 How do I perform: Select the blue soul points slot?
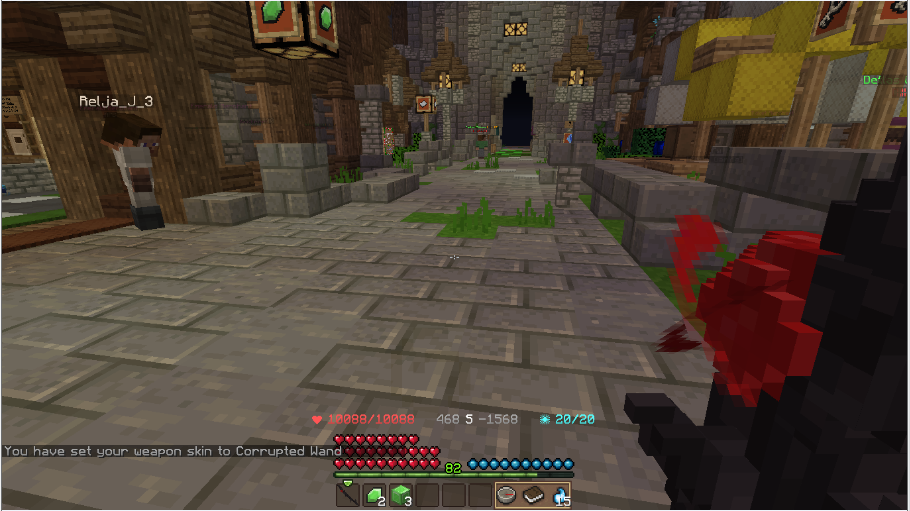pos(559,495)
